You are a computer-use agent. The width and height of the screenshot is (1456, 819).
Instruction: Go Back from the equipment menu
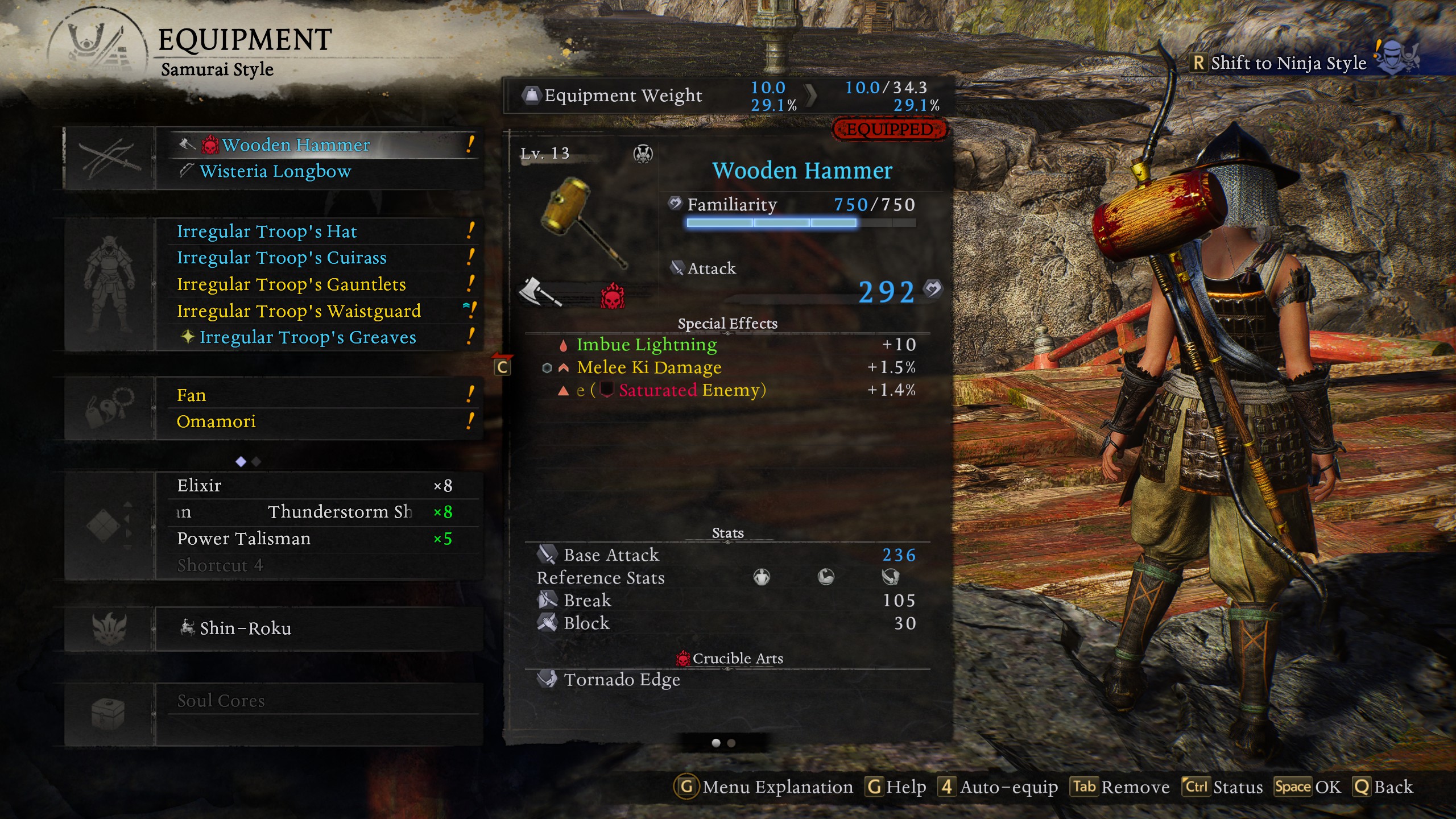pyautogui.click(x=1382, y=787)
